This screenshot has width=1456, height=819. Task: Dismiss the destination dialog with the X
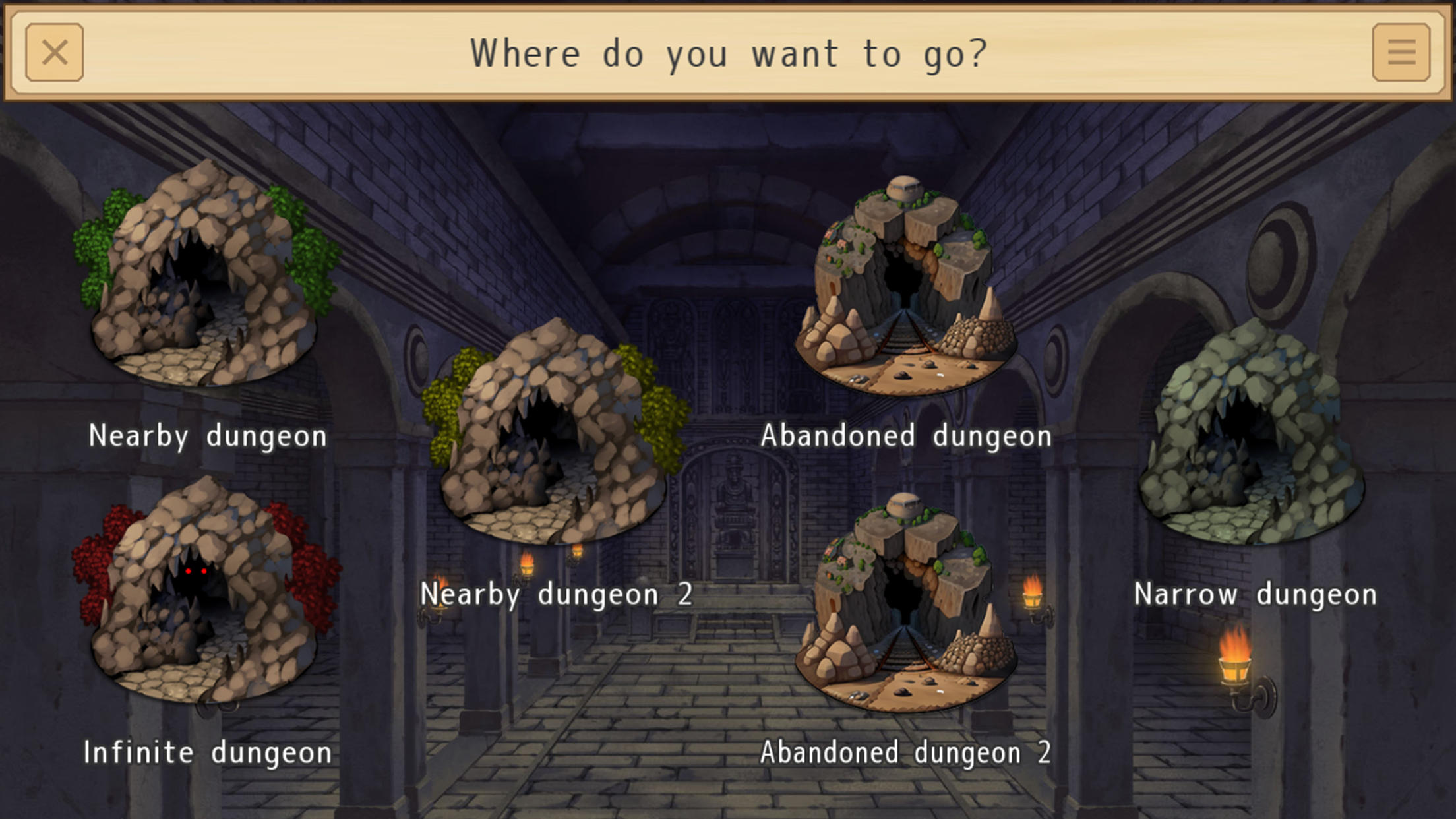tap(56, 53)
